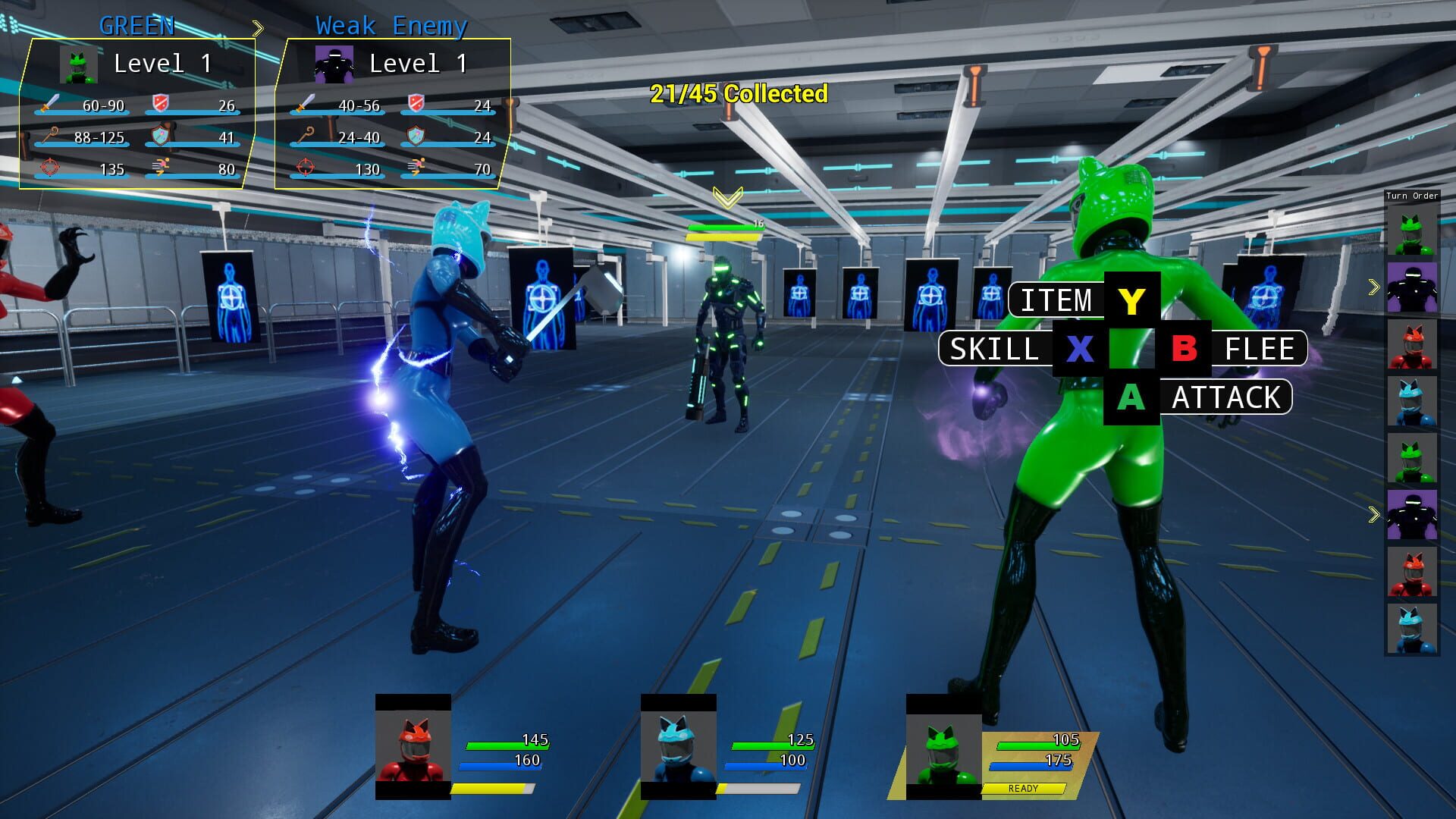Choose the SKILL command
This screenshot has width=1456, height=819.
995,350
